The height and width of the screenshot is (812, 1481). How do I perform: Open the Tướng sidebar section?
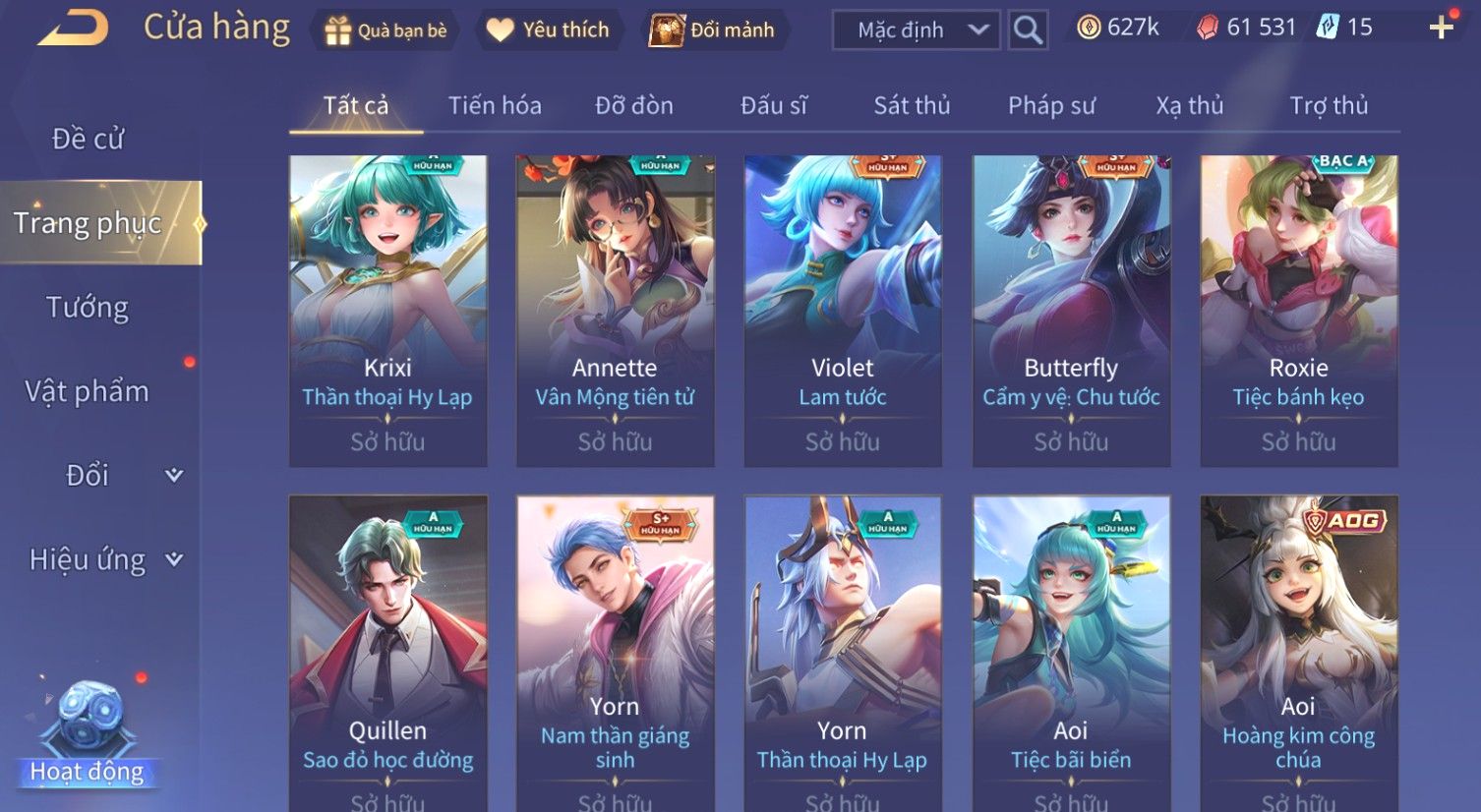(x=88, y=308)
